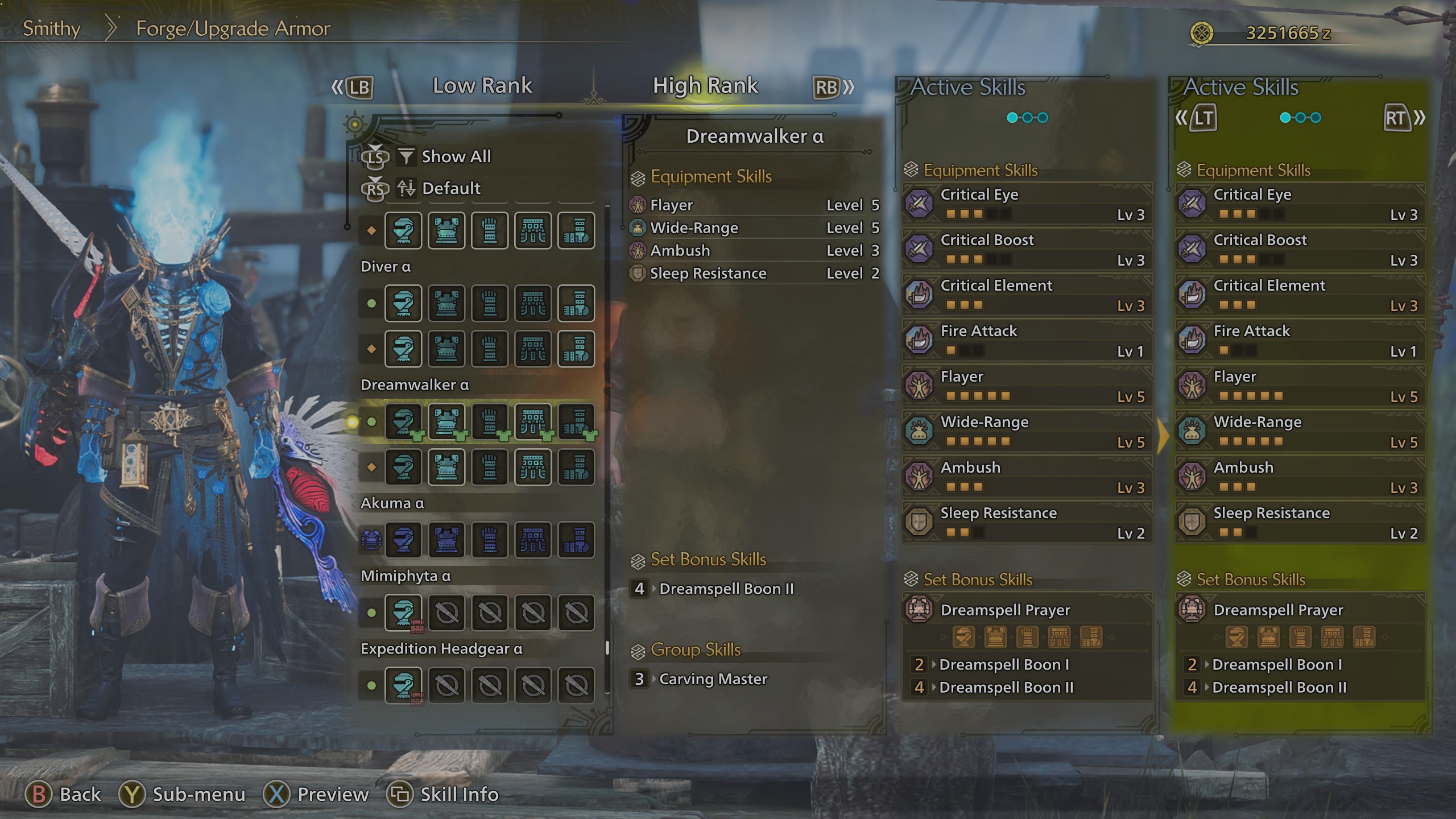Switch to the High Rank tab
1456x819 pixels.
(x=705, y=86)
